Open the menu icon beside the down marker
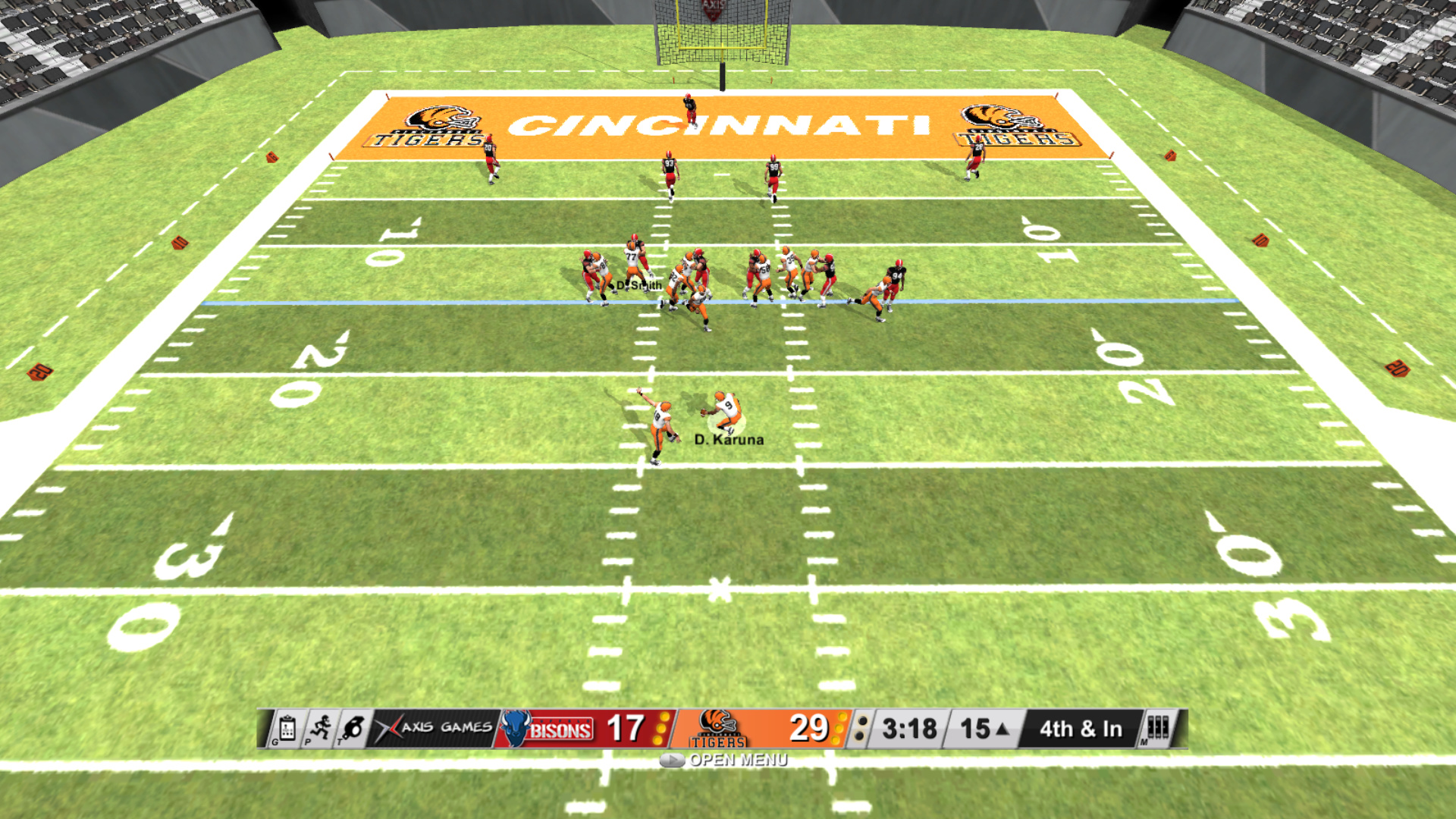Viewport: 1456px width, 819px height. (1157, 728)
